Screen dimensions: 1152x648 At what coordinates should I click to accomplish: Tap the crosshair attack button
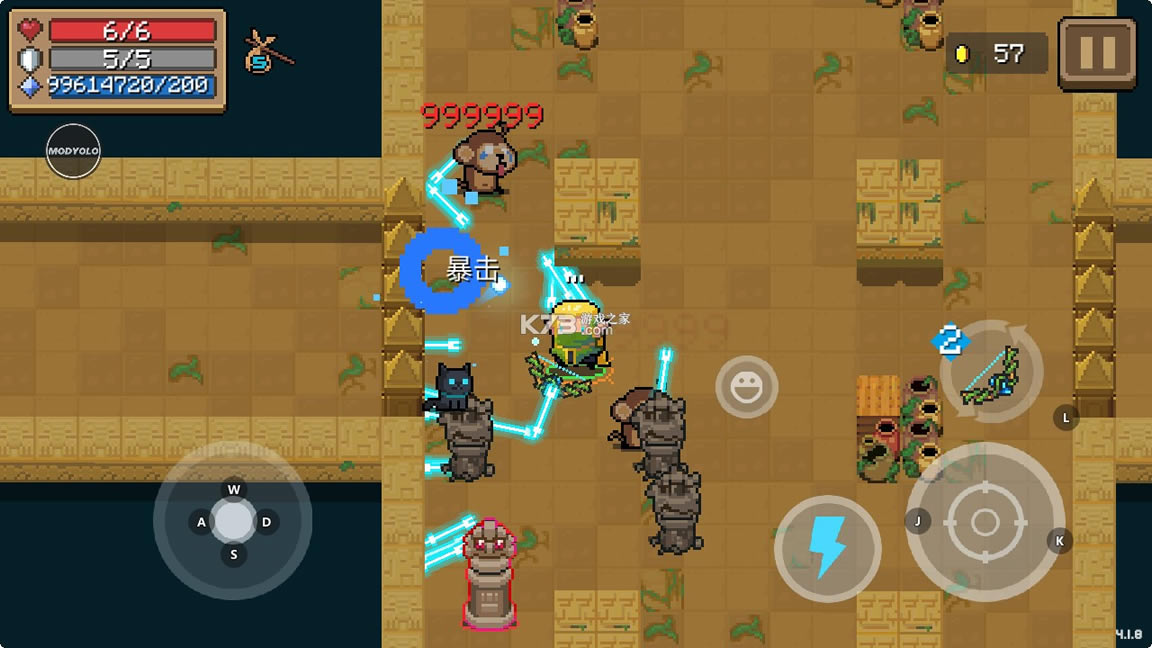(x=985, y=522)
